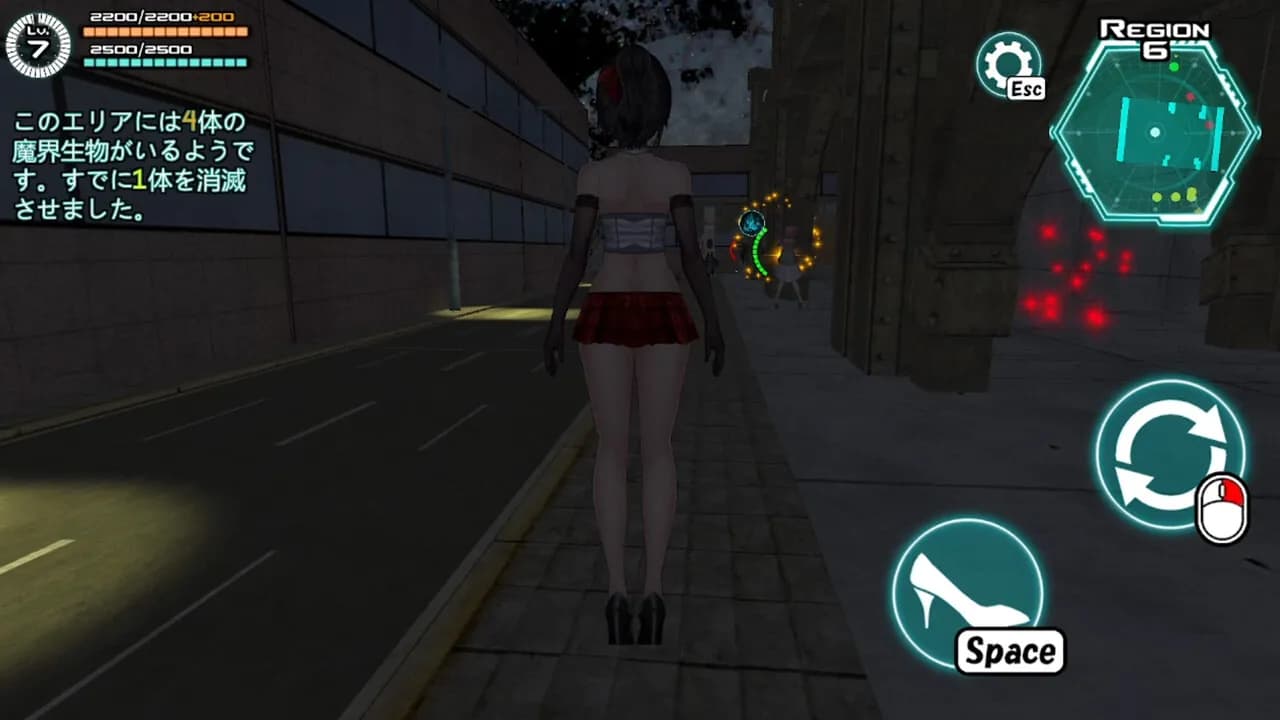This screenshot has width=1280, height=720.
Task: Tap the green enemy marker on the minimap radar
Action: [1174, 66]
